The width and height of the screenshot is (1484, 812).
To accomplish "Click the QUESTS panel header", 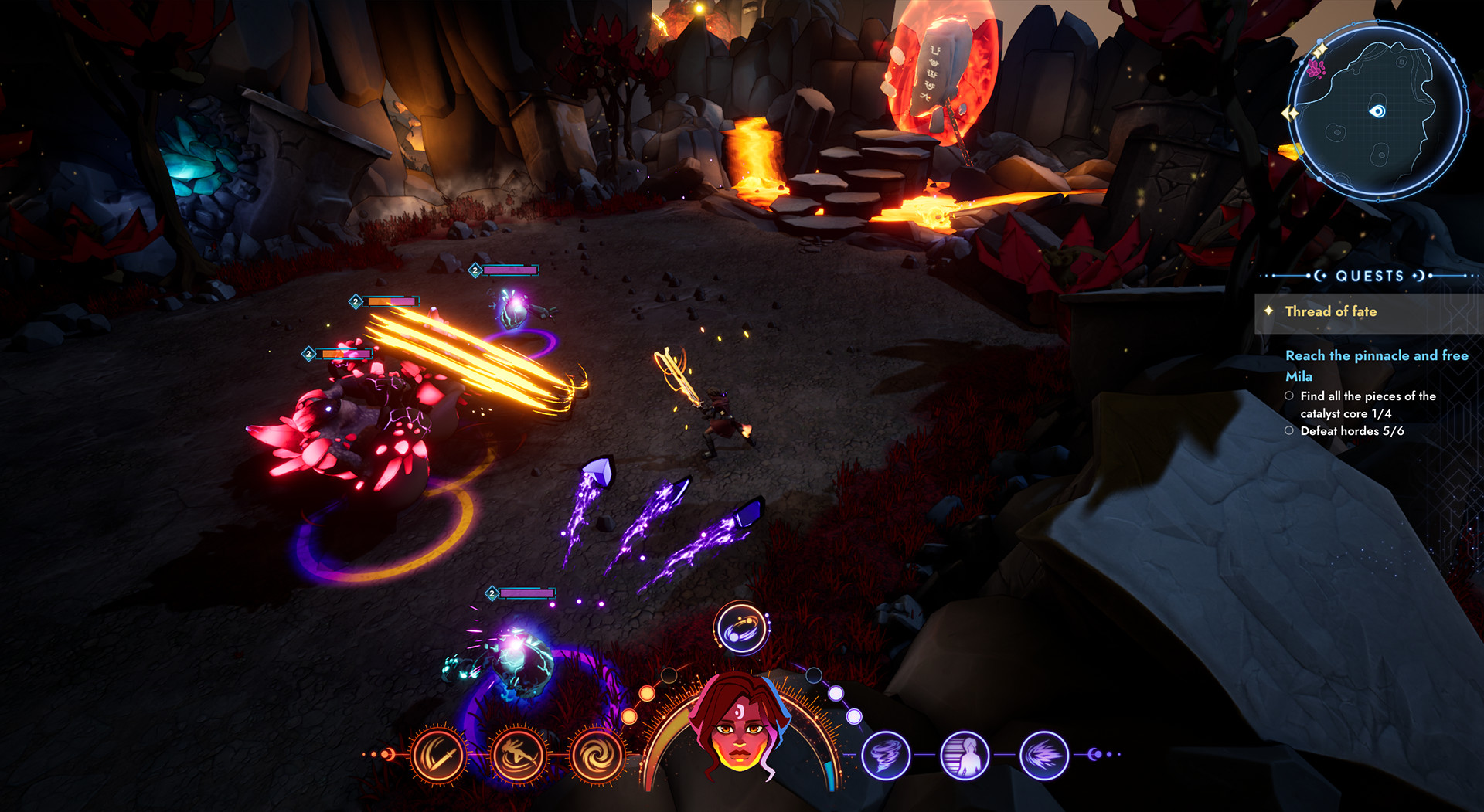I will click(x=1370, y=276).
